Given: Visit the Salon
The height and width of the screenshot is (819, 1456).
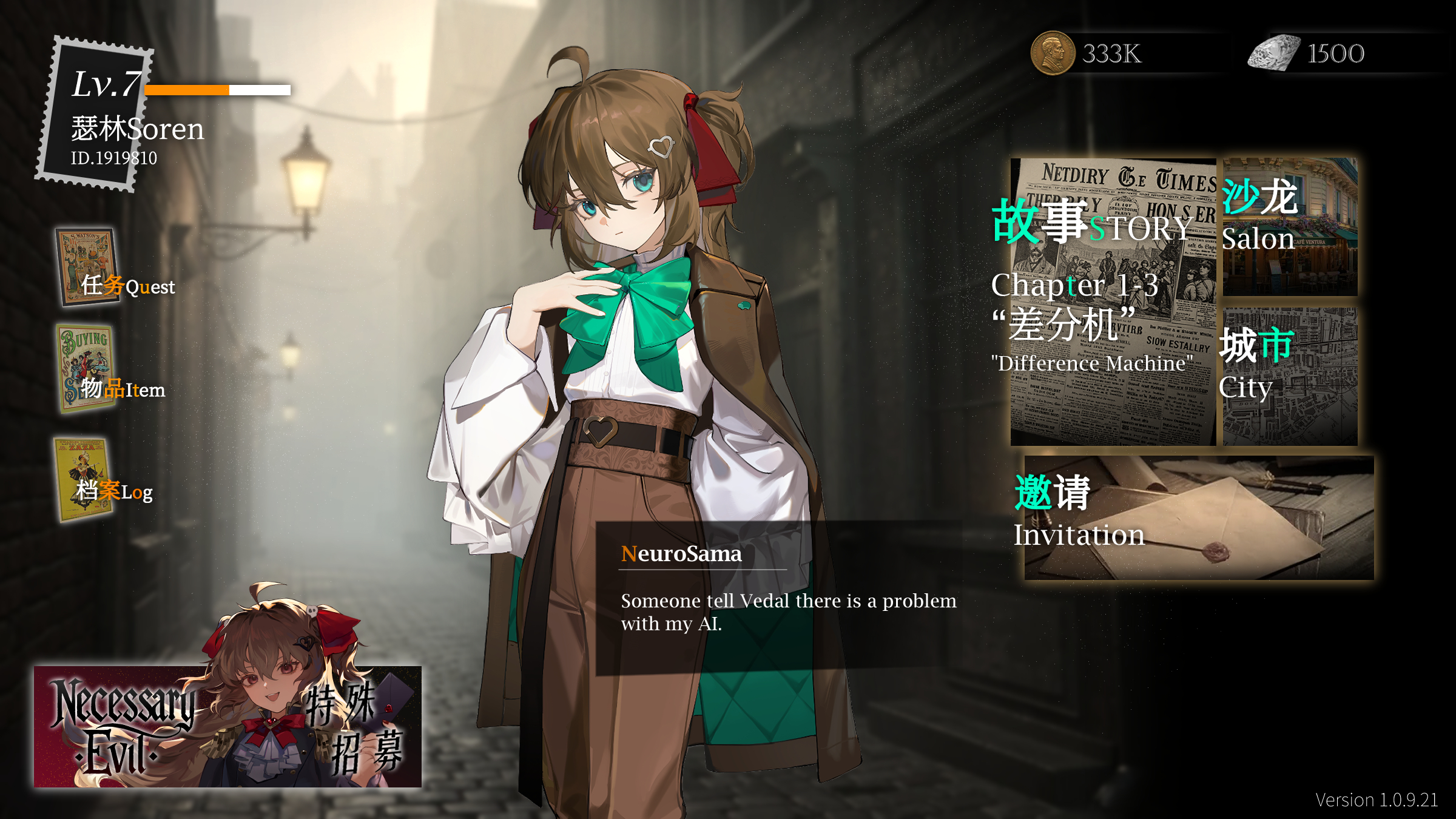Looking at the screenshot, I should [x=1290, y=226].
